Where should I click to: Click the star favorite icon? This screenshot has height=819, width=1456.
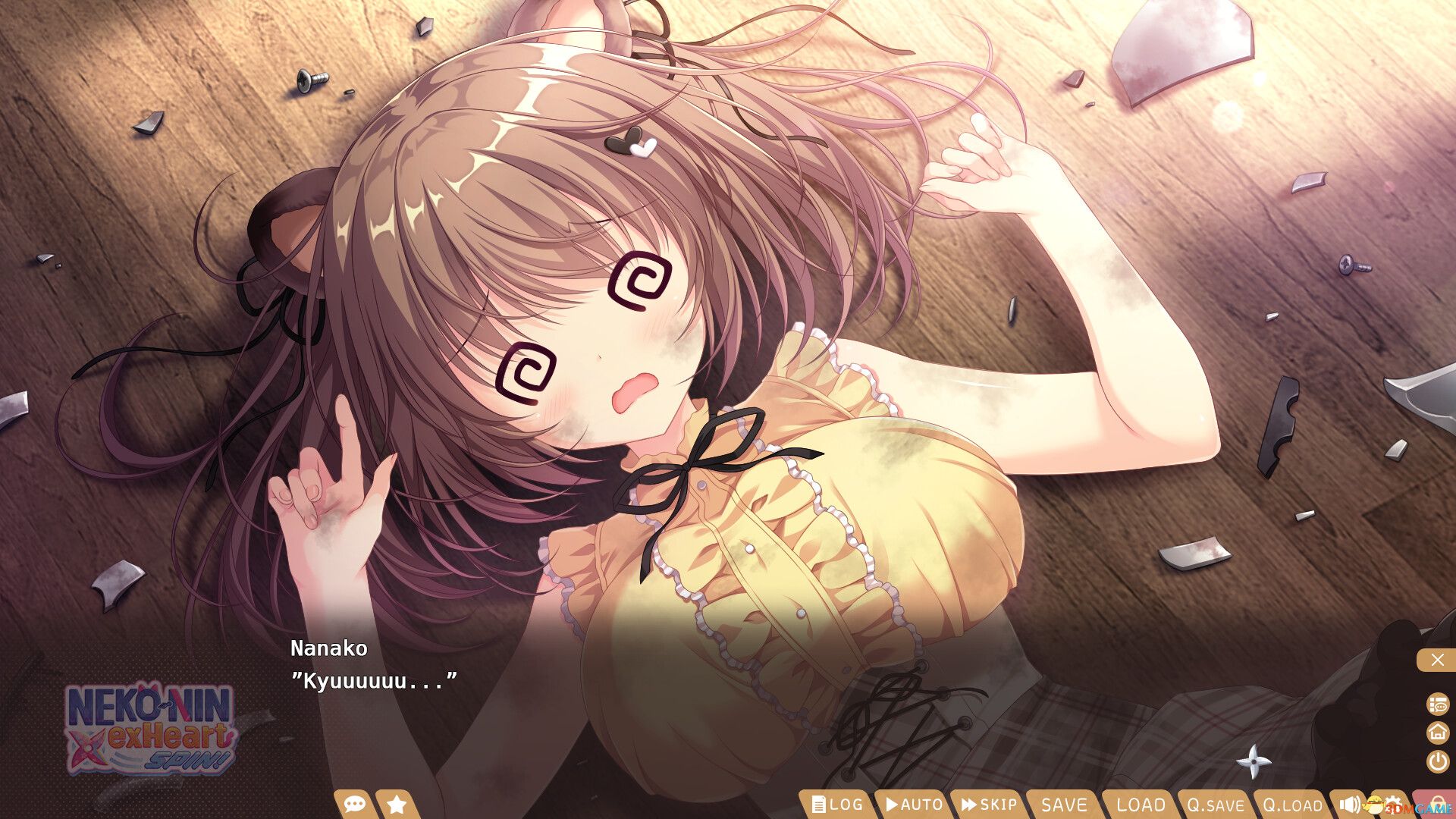pyautogui.click(x=395, y=805)
